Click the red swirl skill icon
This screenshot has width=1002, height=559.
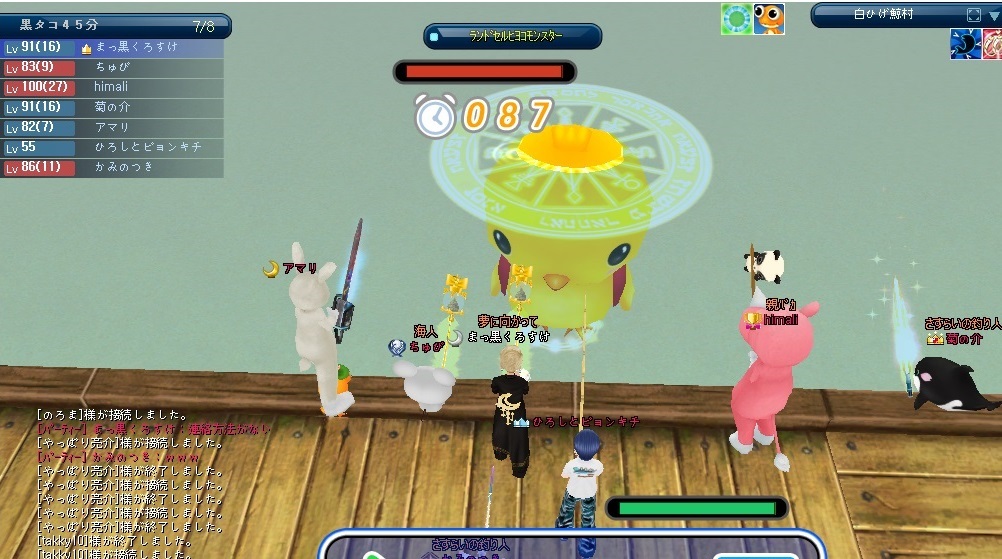(x=992, y=44)
